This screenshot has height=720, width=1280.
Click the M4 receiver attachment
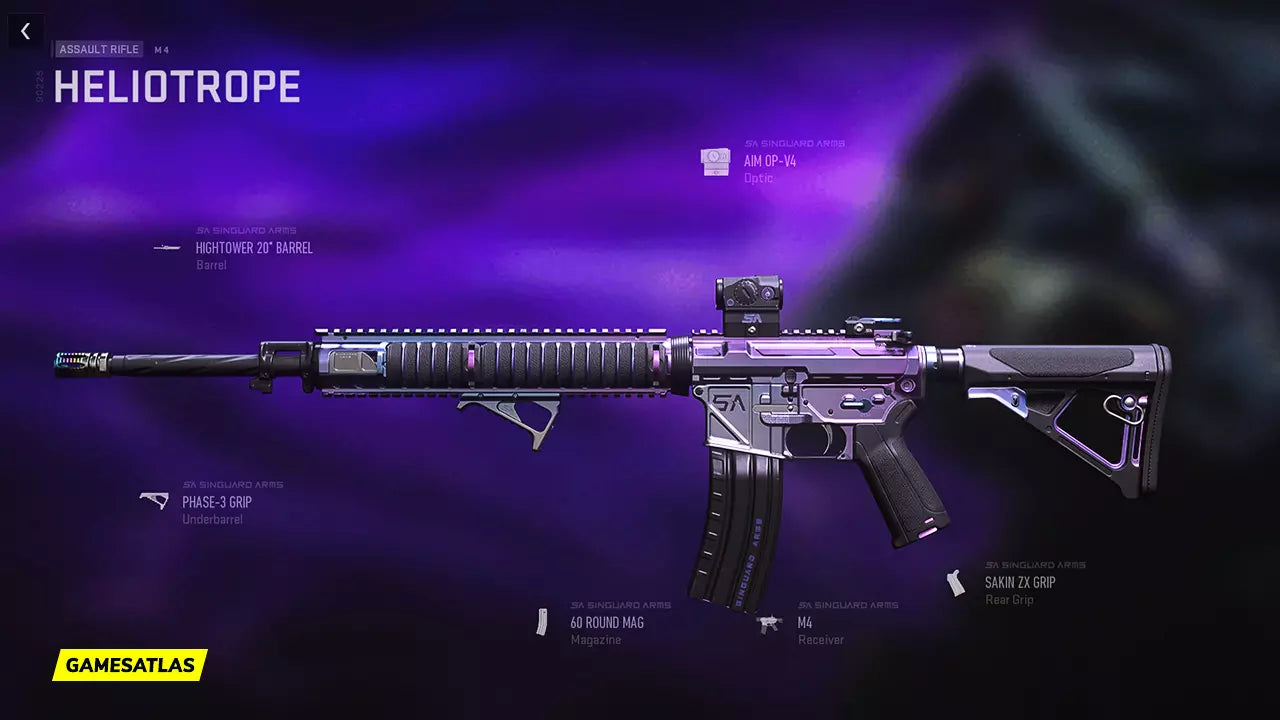pos(804,622)
